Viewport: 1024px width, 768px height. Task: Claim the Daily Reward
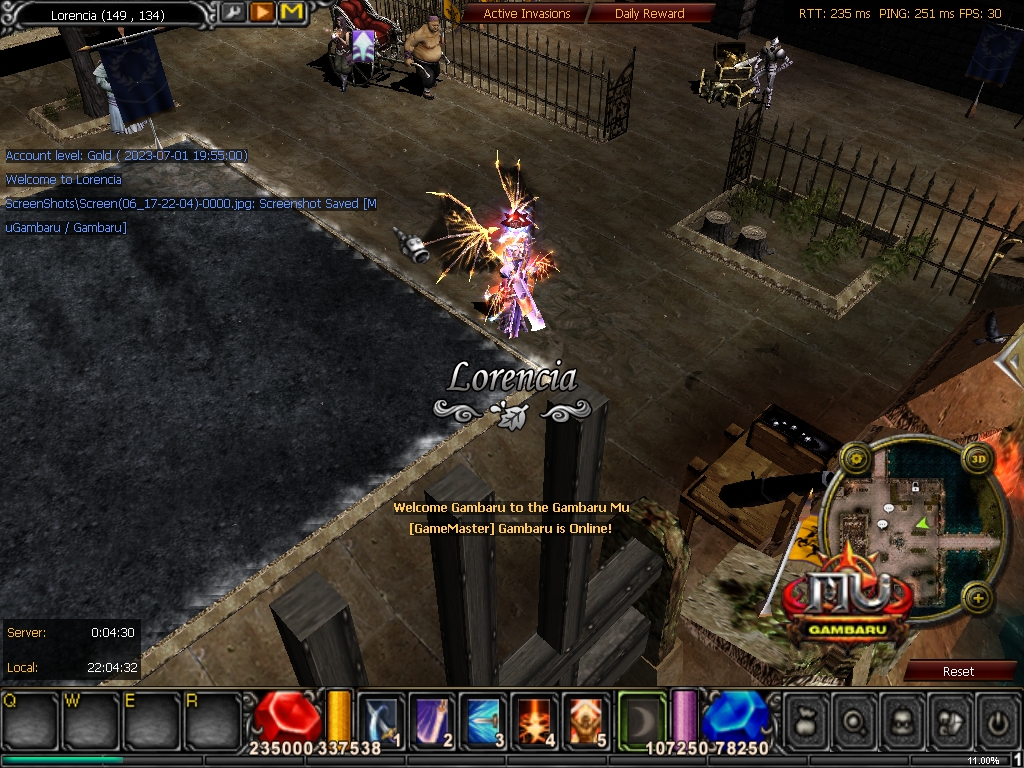pos(650,14)
